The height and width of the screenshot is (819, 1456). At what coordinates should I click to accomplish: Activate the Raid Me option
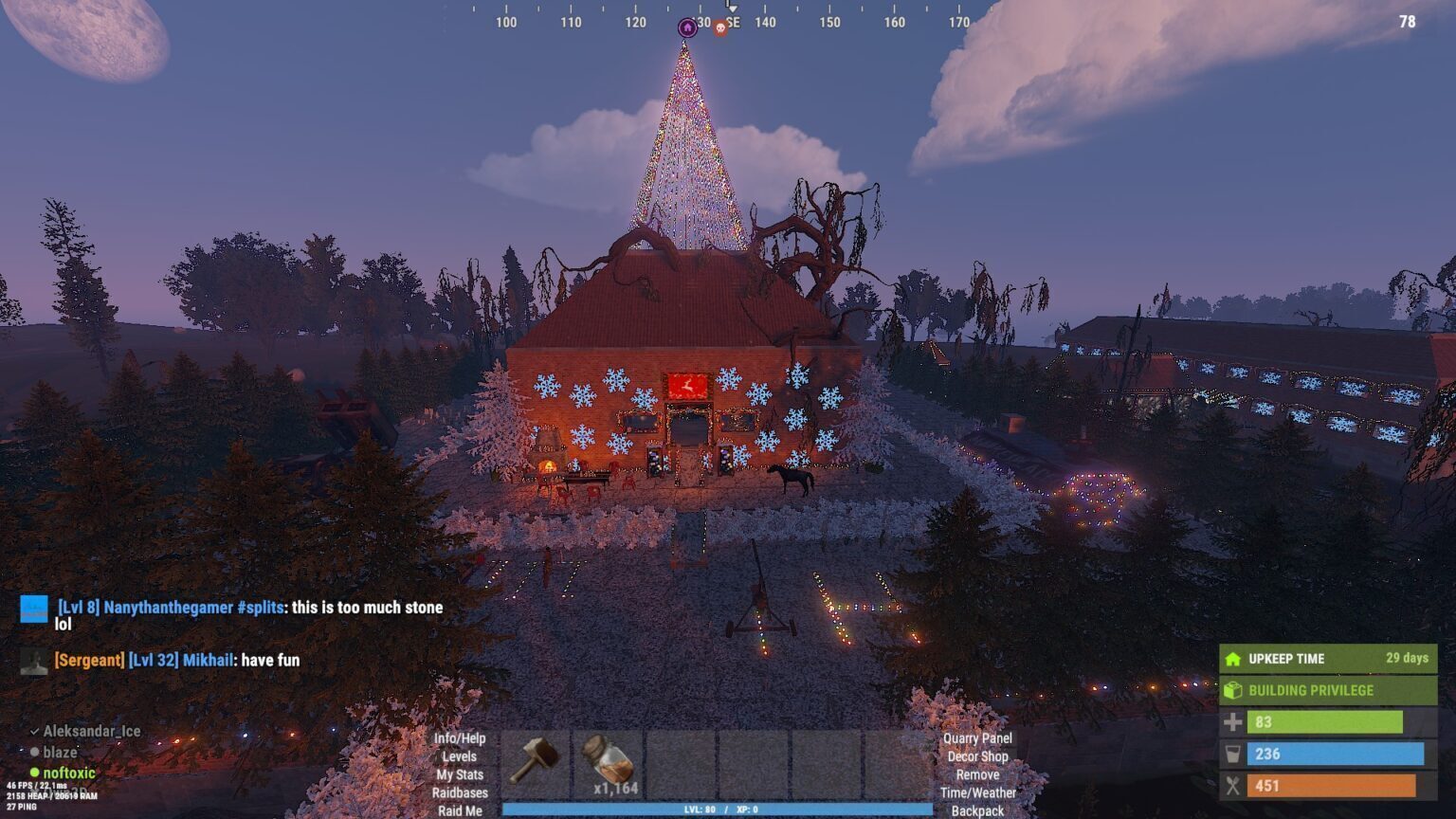460,810
